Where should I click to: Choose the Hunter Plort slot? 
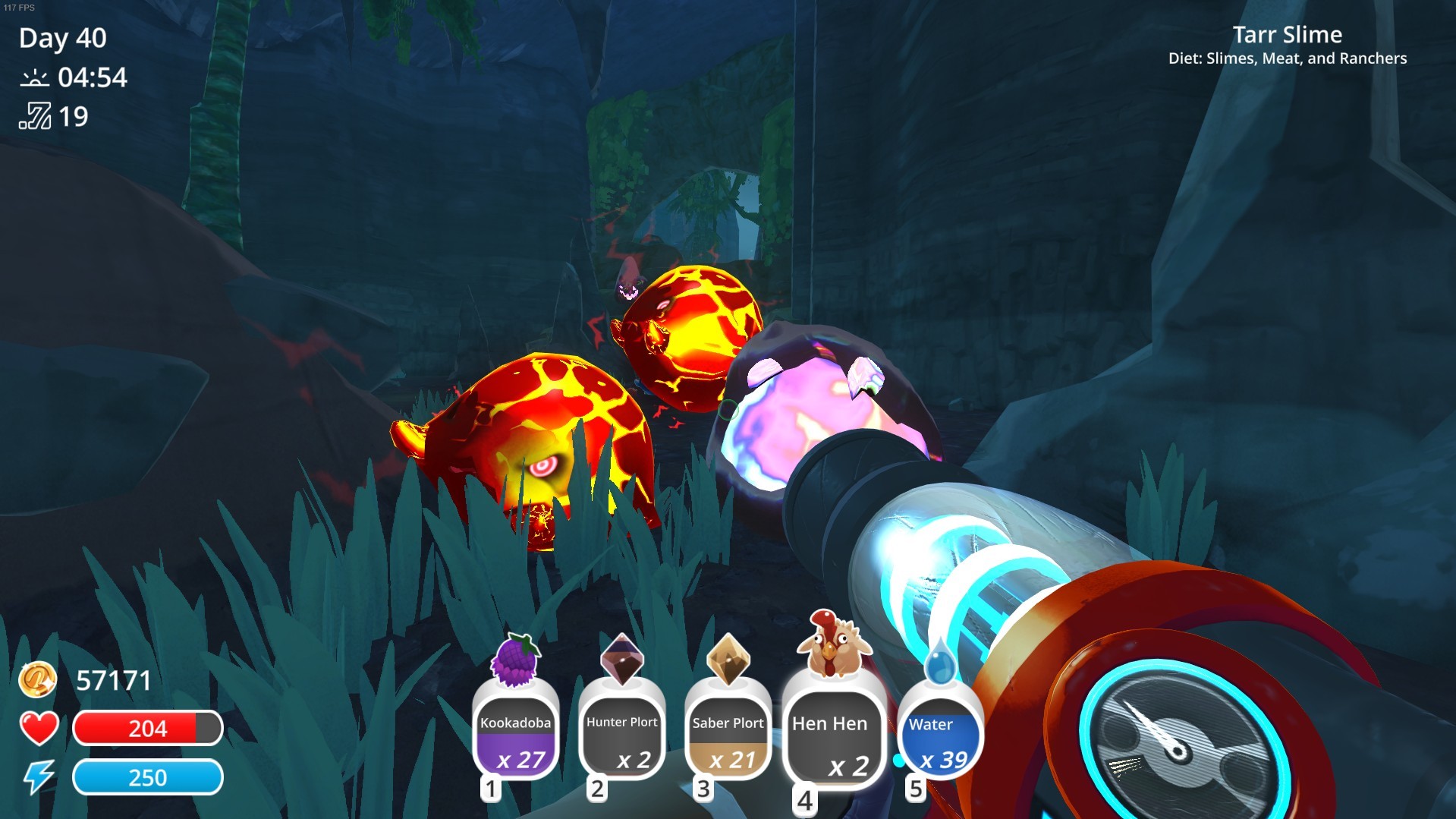pos(622,735)
